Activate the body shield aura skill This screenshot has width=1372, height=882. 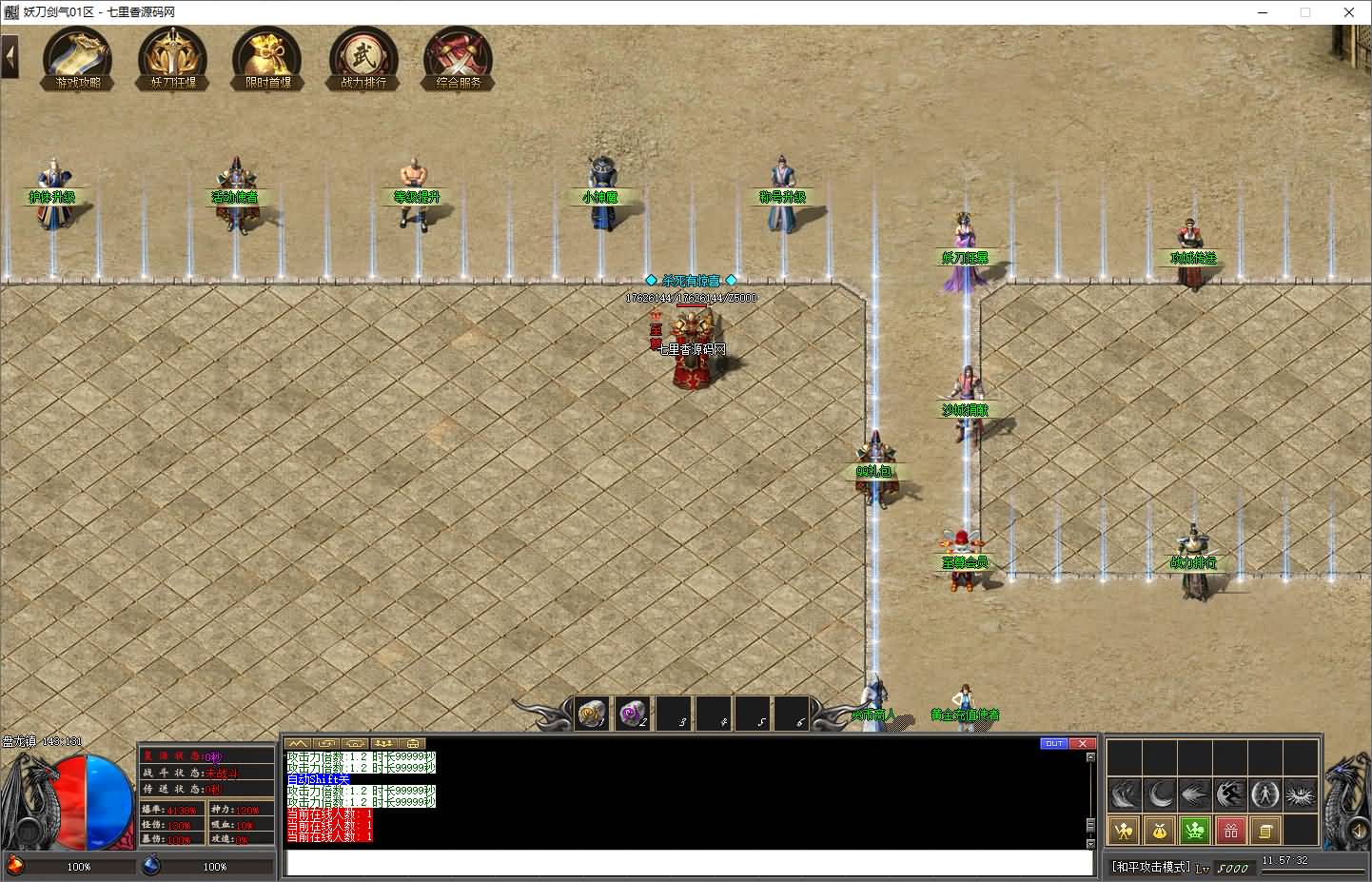pos(1264,794)
